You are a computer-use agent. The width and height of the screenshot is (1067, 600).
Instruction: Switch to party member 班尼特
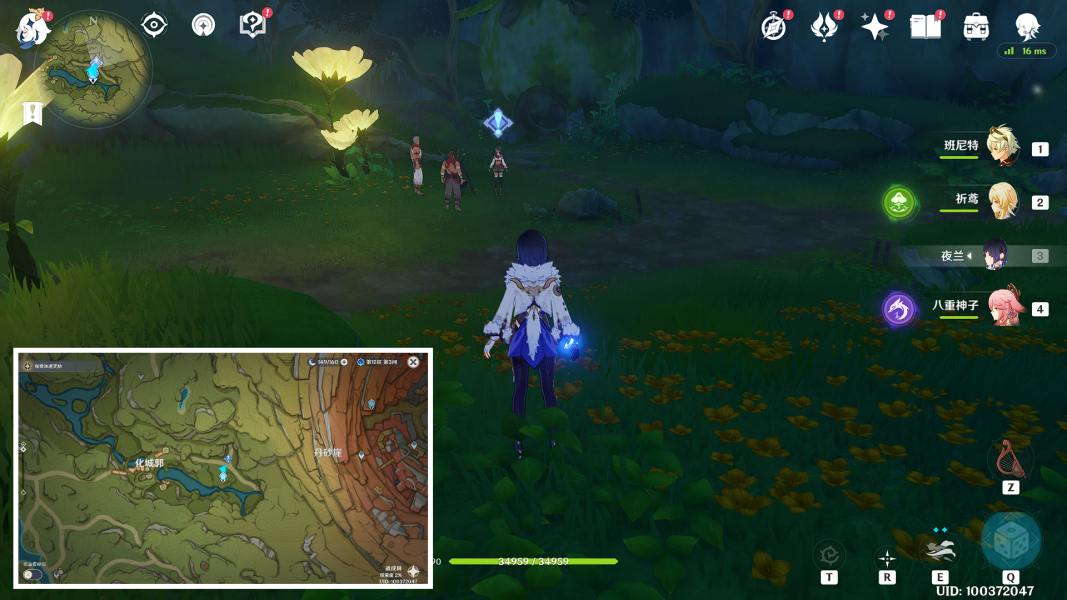1001,147
